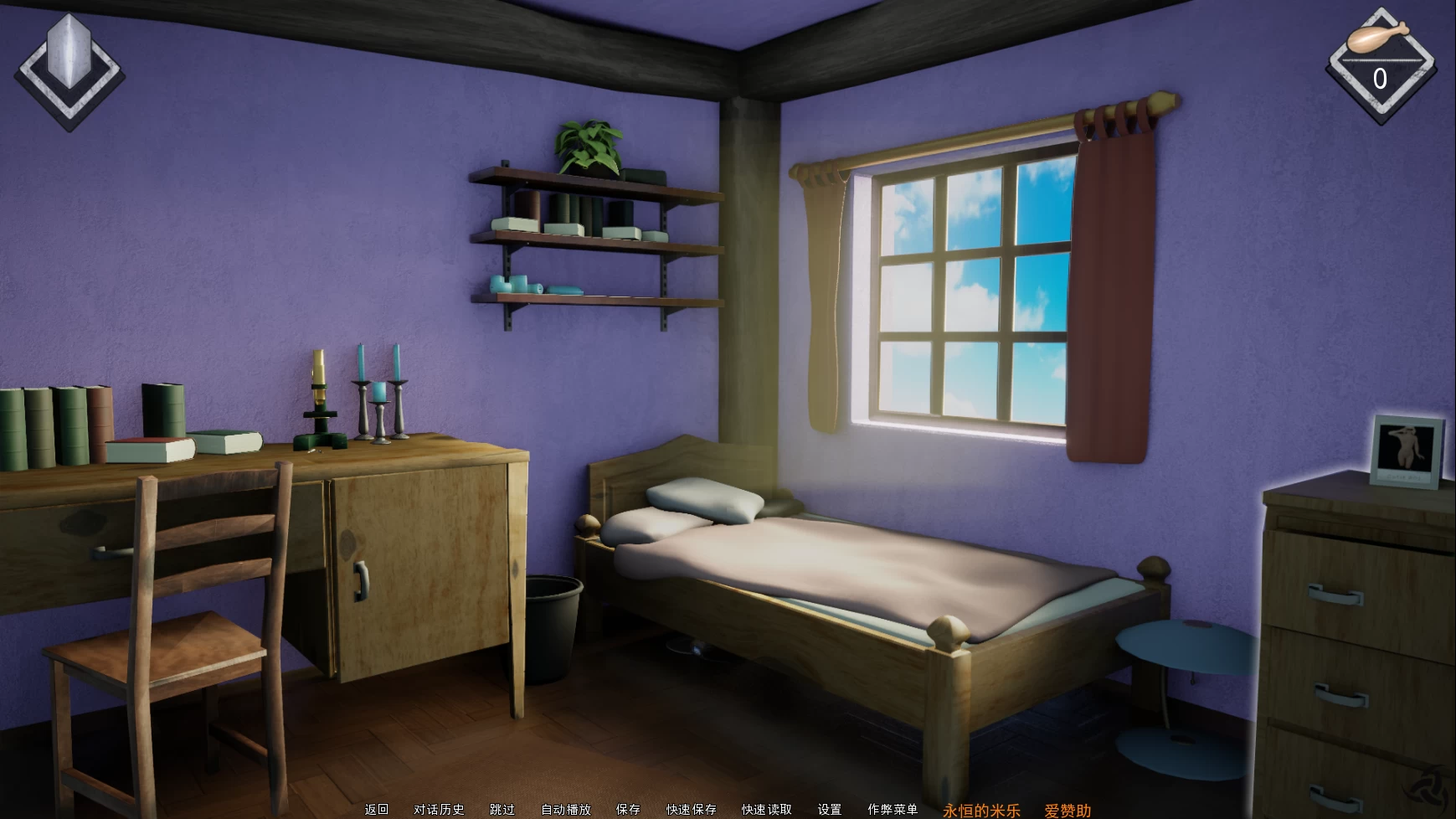Click 保存 to save the game

click(626, 810)
